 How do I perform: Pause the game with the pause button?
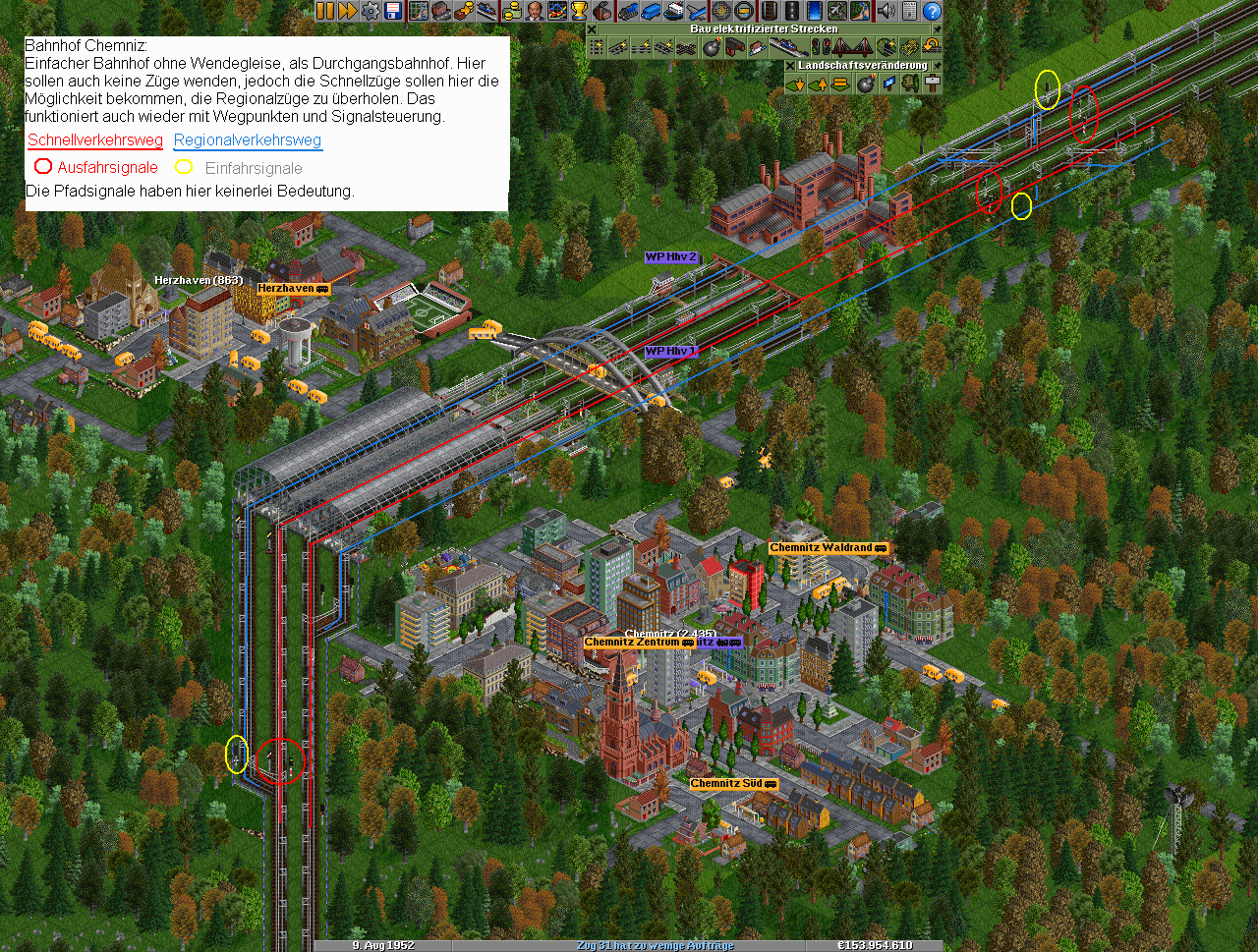click(x=324, y=11)
